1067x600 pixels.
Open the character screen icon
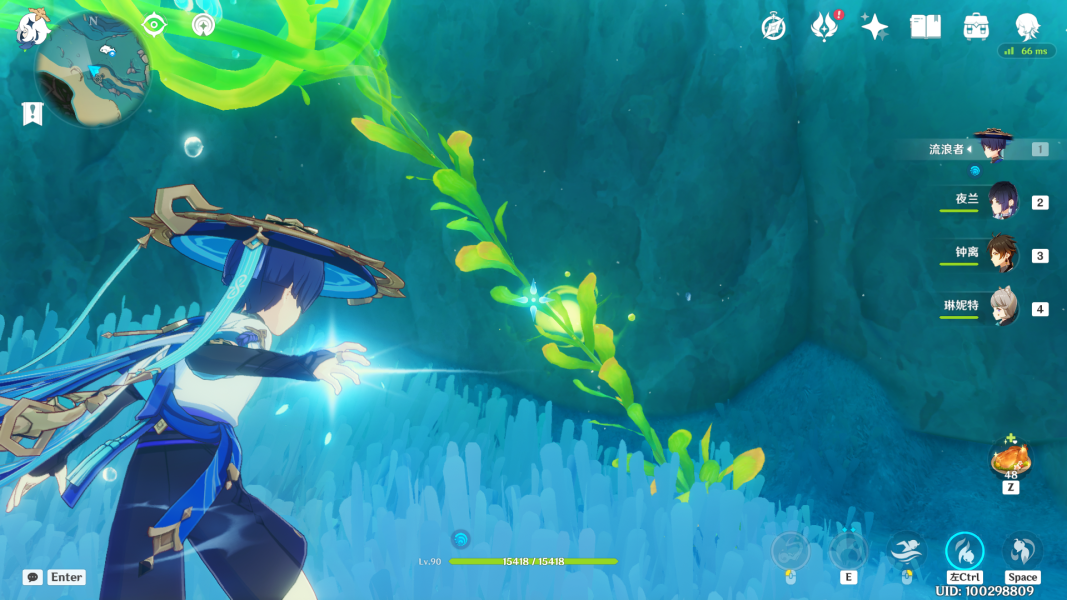(1027, 27)
